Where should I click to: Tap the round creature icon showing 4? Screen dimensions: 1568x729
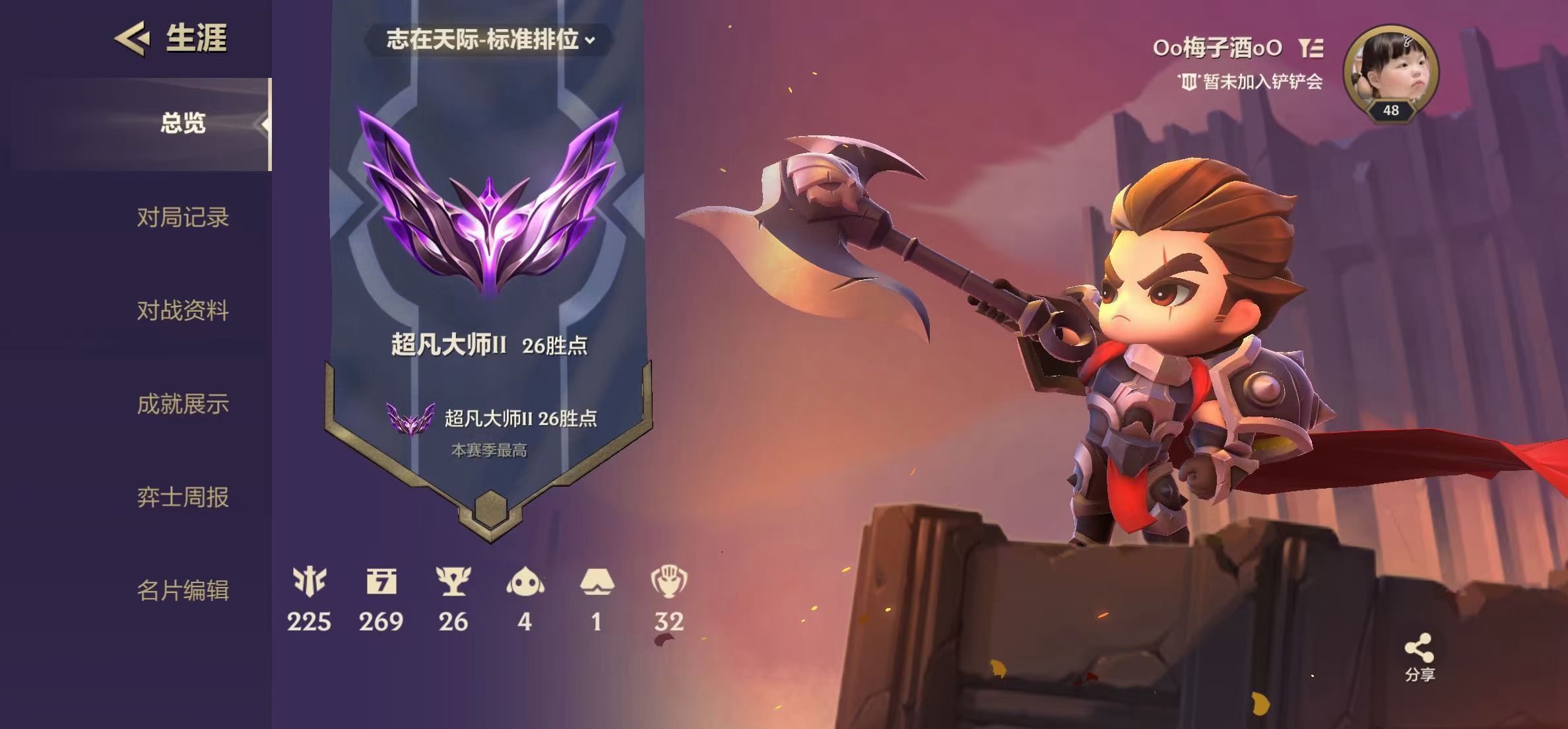525,582
